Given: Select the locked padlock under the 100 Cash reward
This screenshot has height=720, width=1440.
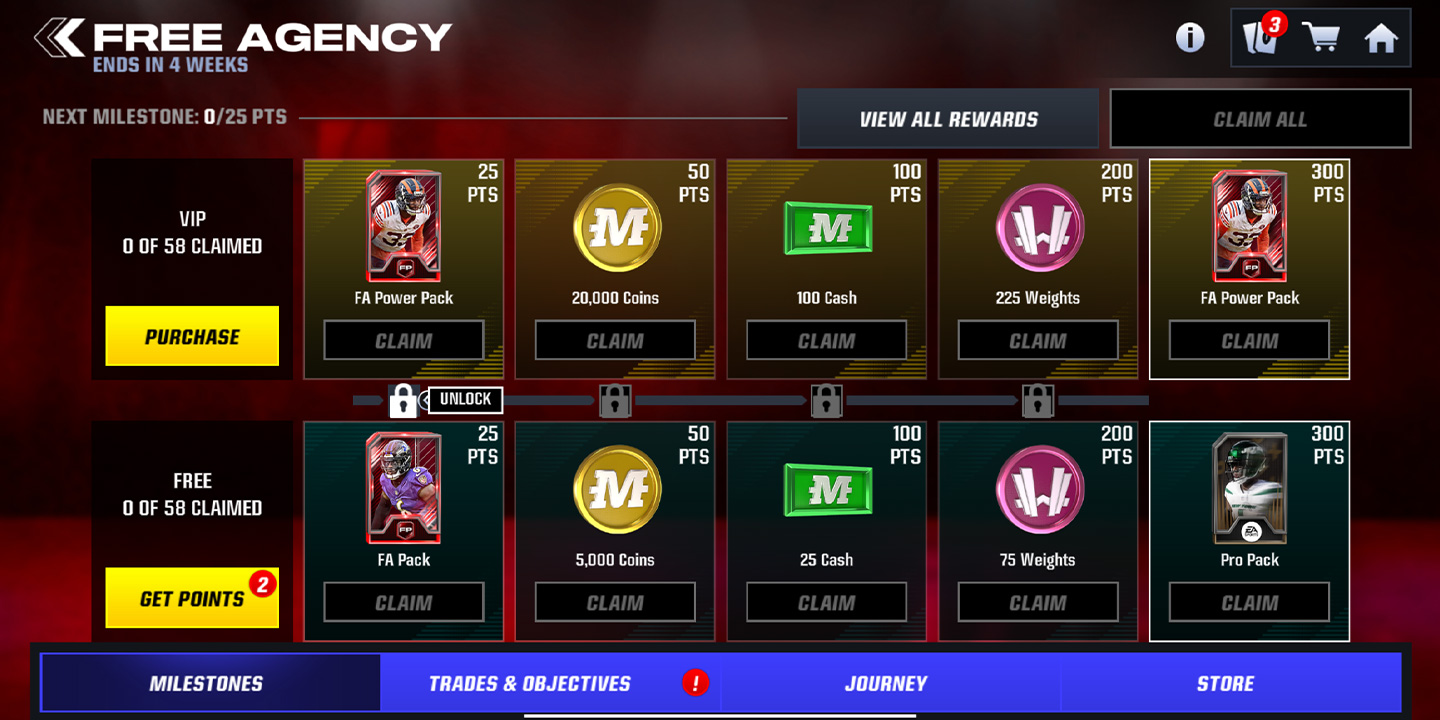Looking at the screenshot, I should (x=827, y=400).
